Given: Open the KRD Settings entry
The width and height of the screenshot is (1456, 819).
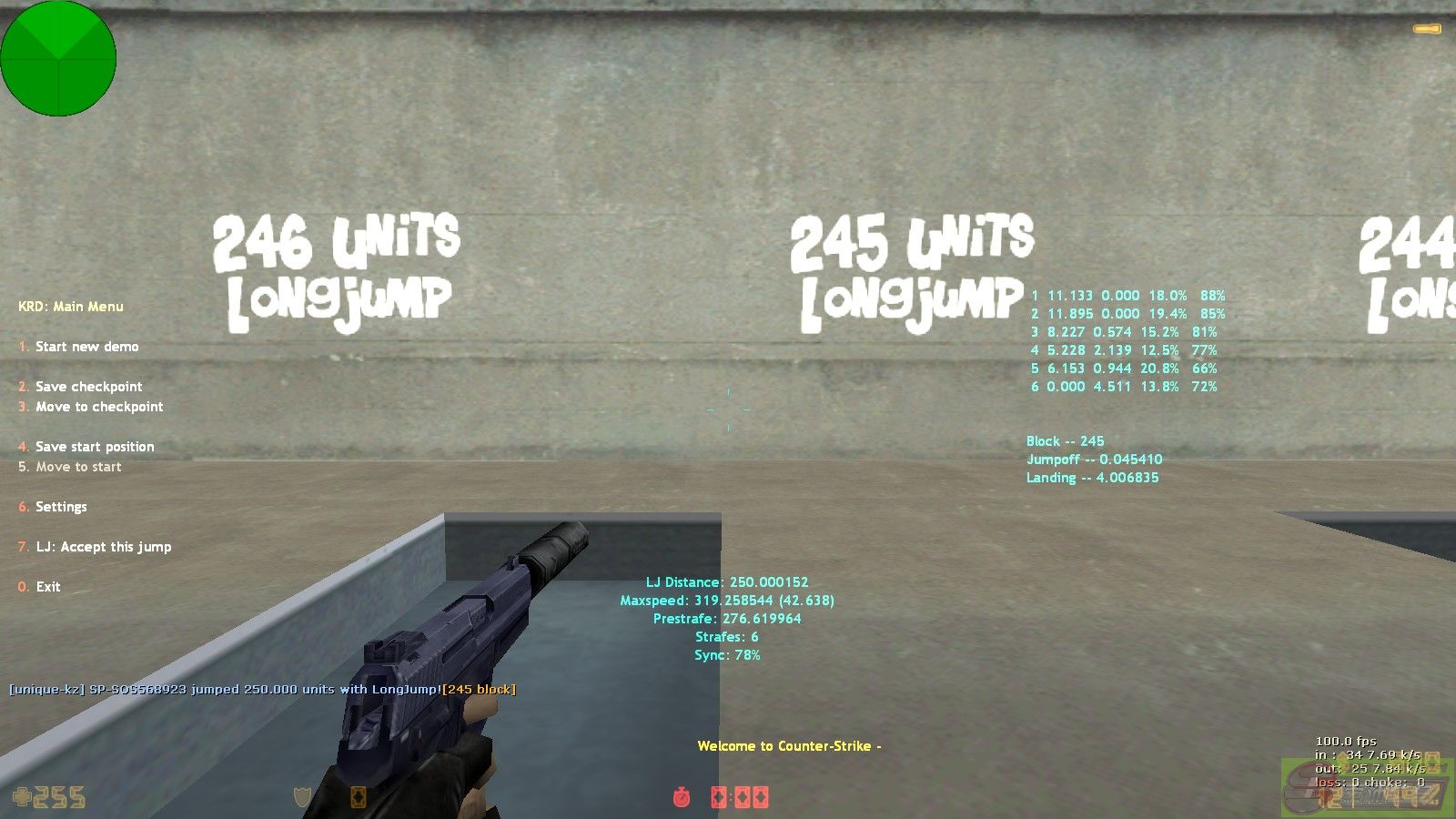Looking at the screenshot, I should click(61, 507).
